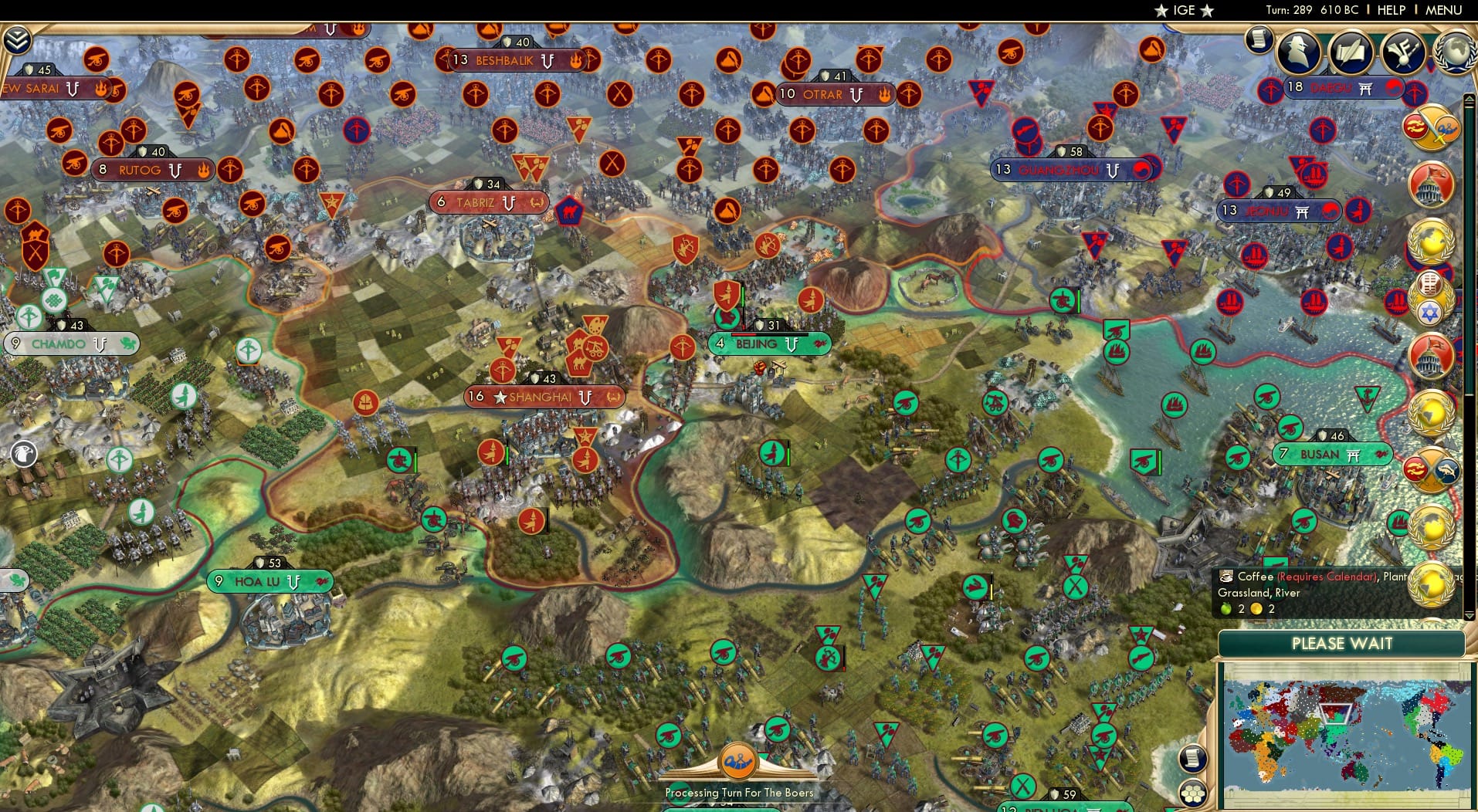Open the HELP menu item
The width and height of the screenshot is (1478, 812).
pyautogui.click(x=1391, y=10)
